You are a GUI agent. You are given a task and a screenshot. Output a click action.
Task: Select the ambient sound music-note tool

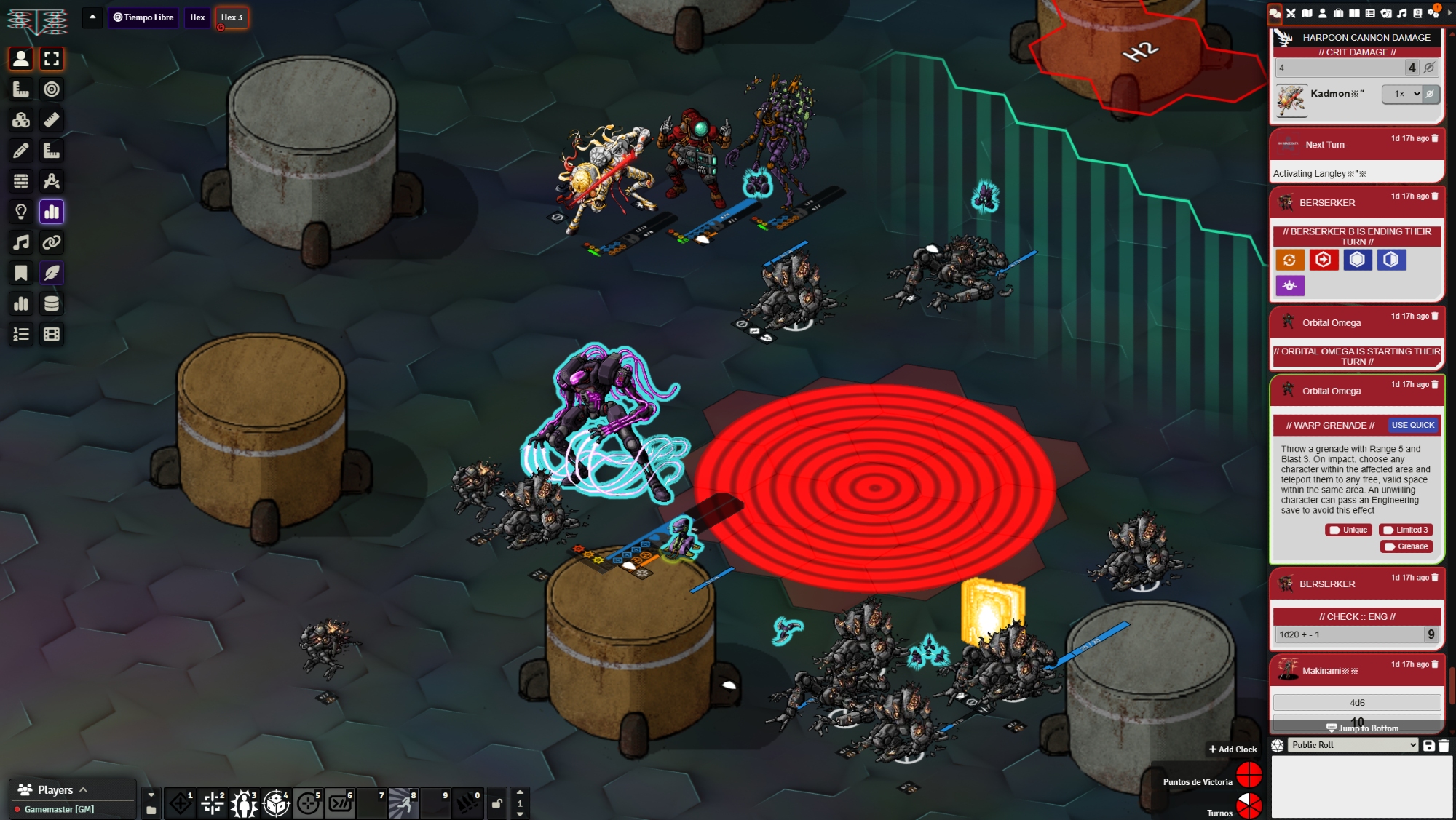click(21, 242)
